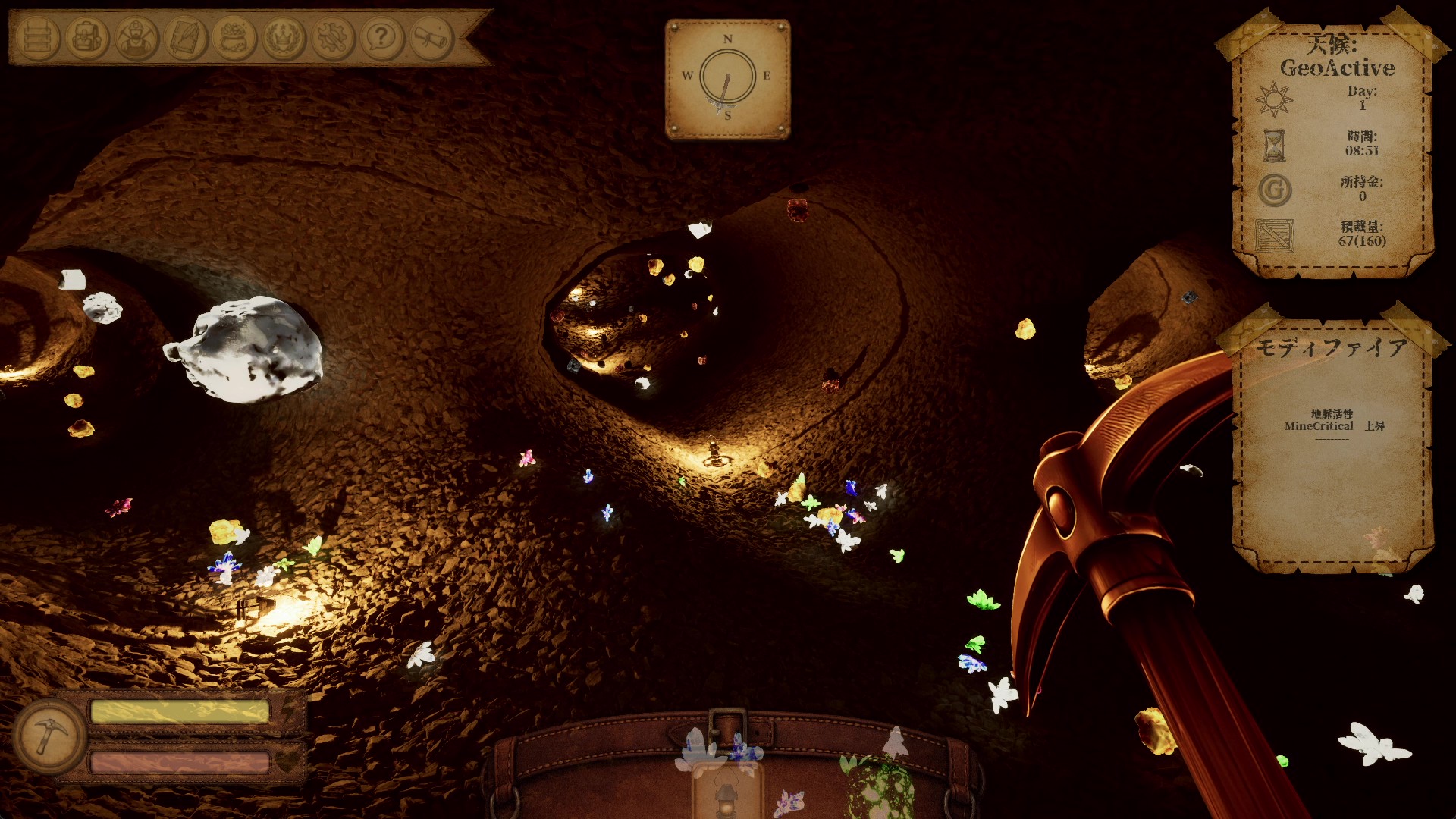Click the pickaxe tool emblem

pos(50,735)
